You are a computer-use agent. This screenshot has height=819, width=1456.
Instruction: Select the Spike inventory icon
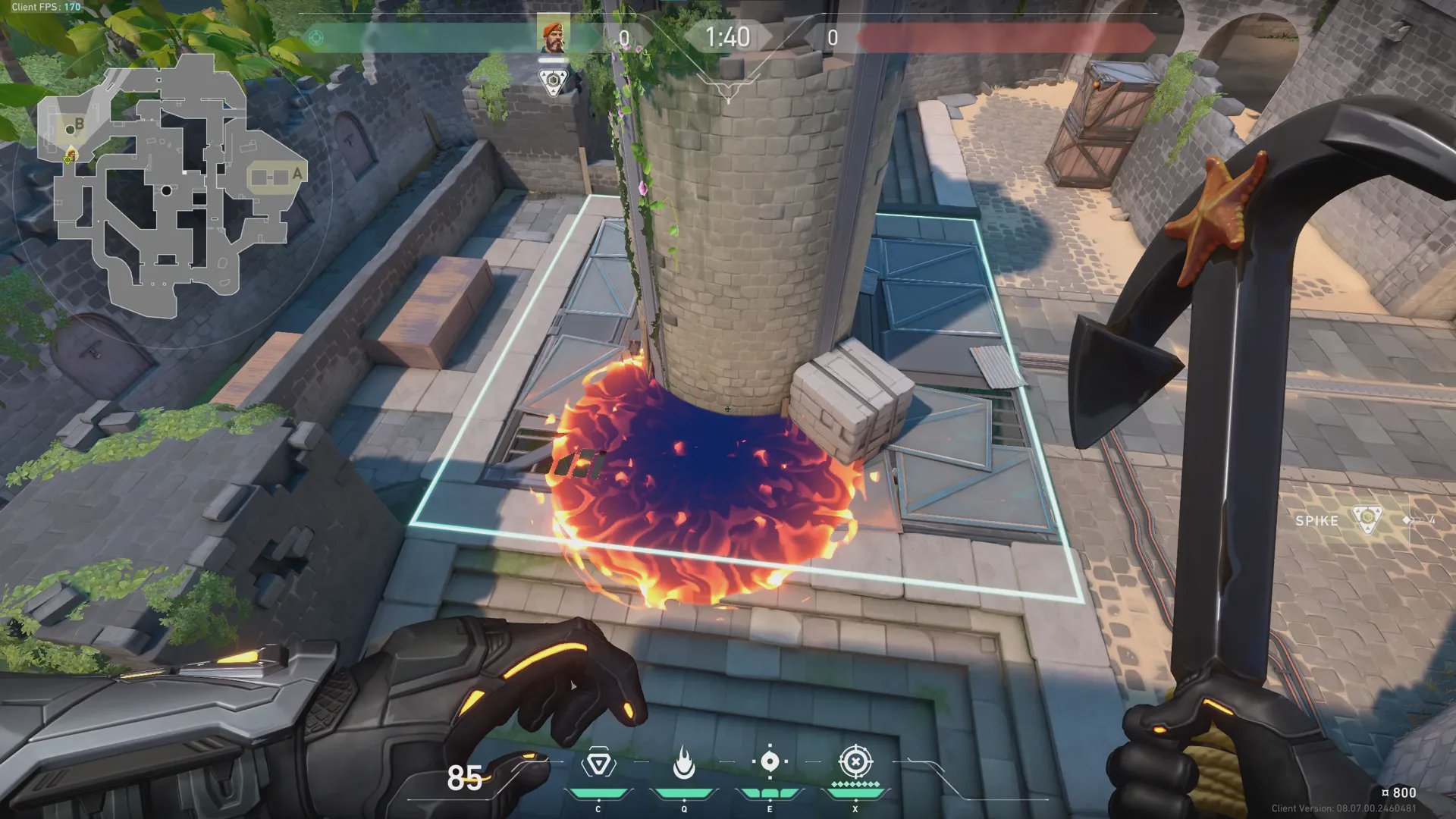(1367, 519)
